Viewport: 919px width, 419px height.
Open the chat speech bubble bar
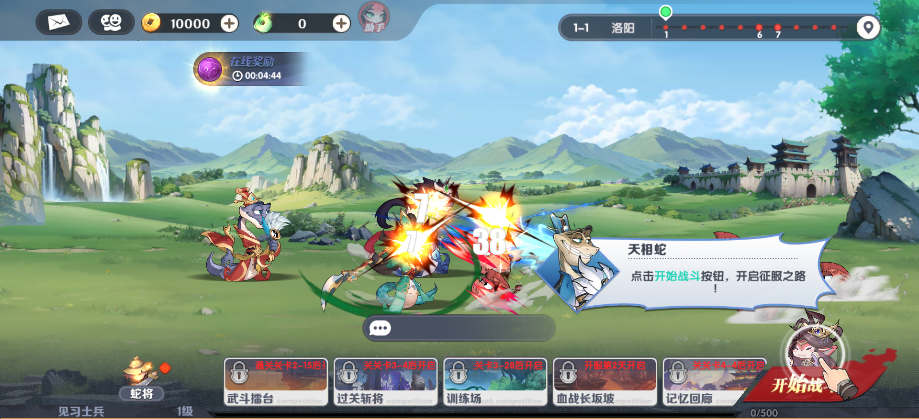458,328
